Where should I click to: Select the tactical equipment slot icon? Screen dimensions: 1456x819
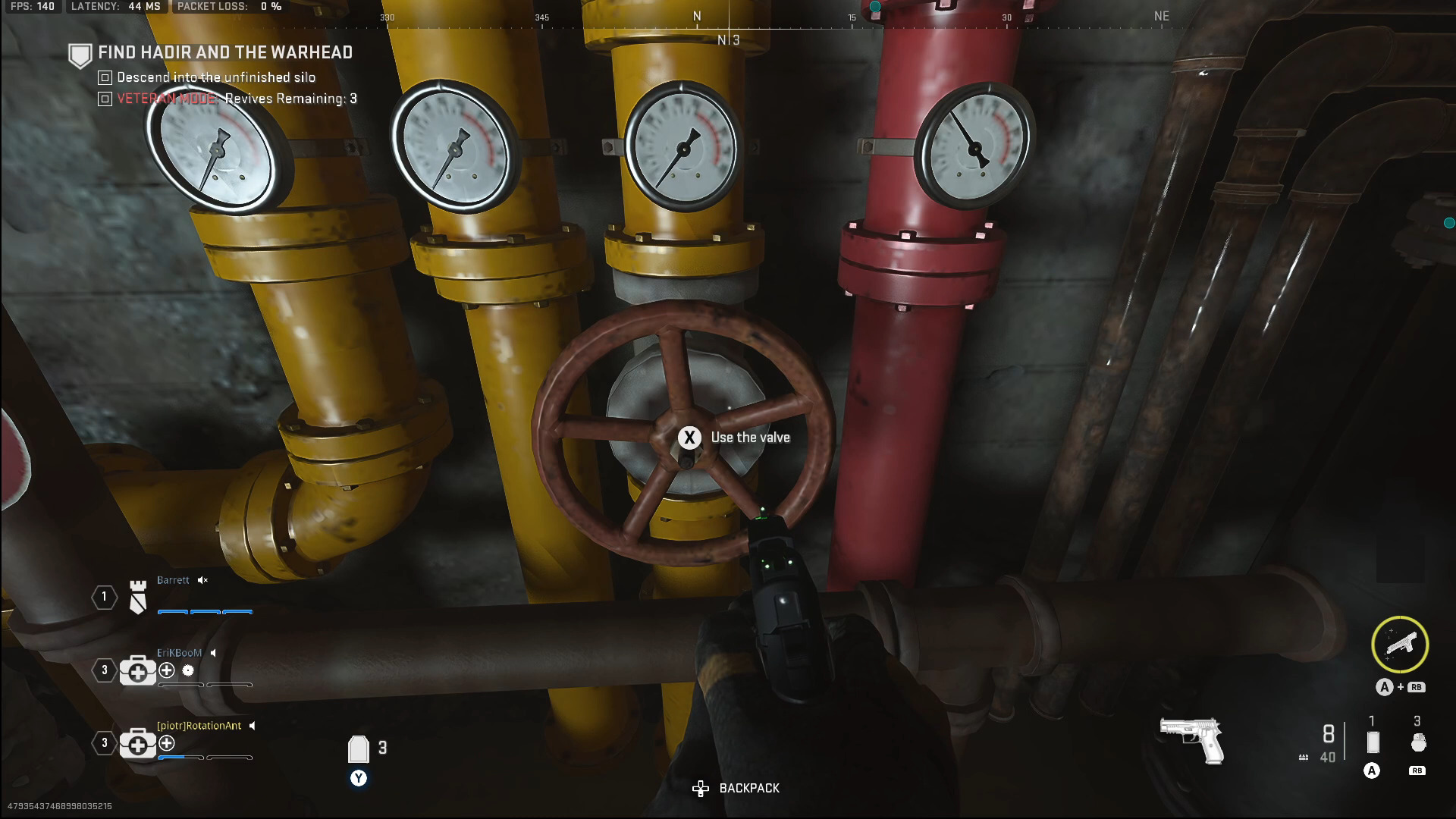point(1372,742)
